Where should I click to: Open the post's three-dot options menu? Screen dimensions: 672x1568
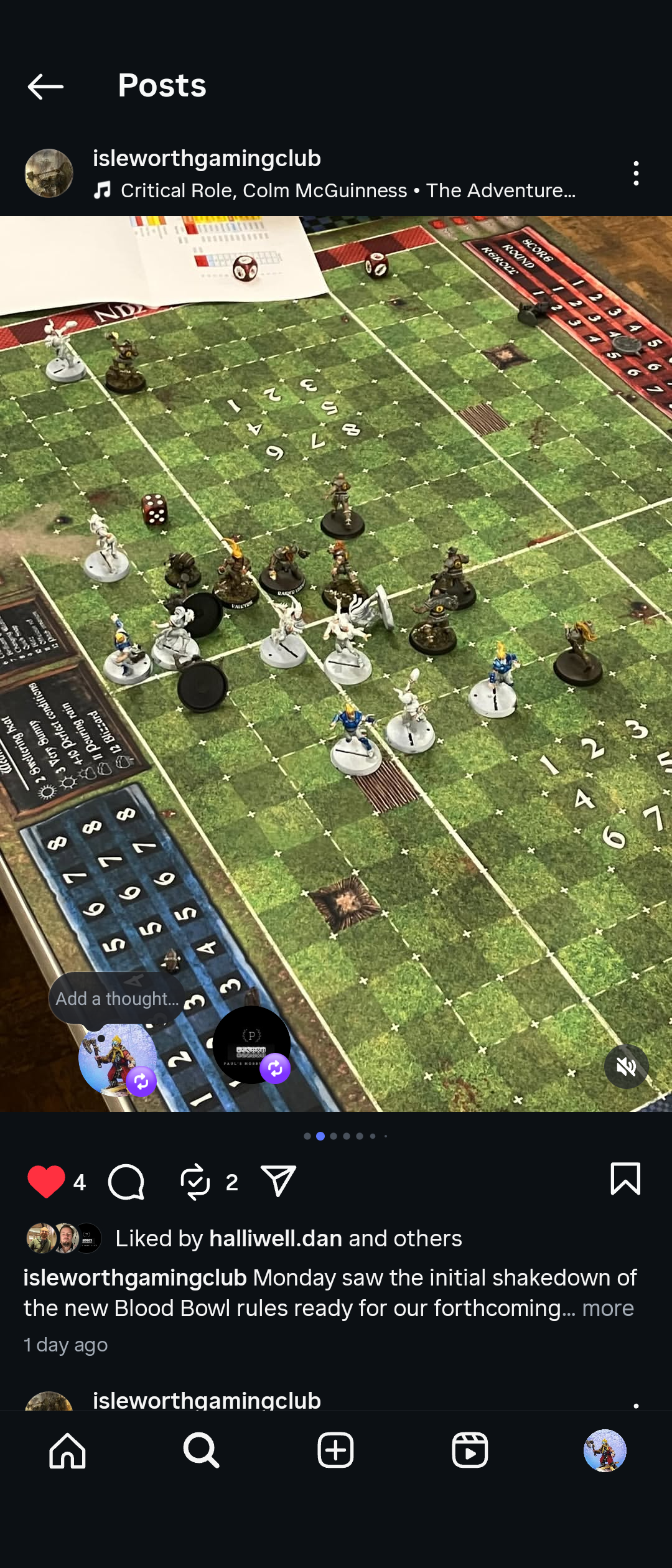pos(635,174)
